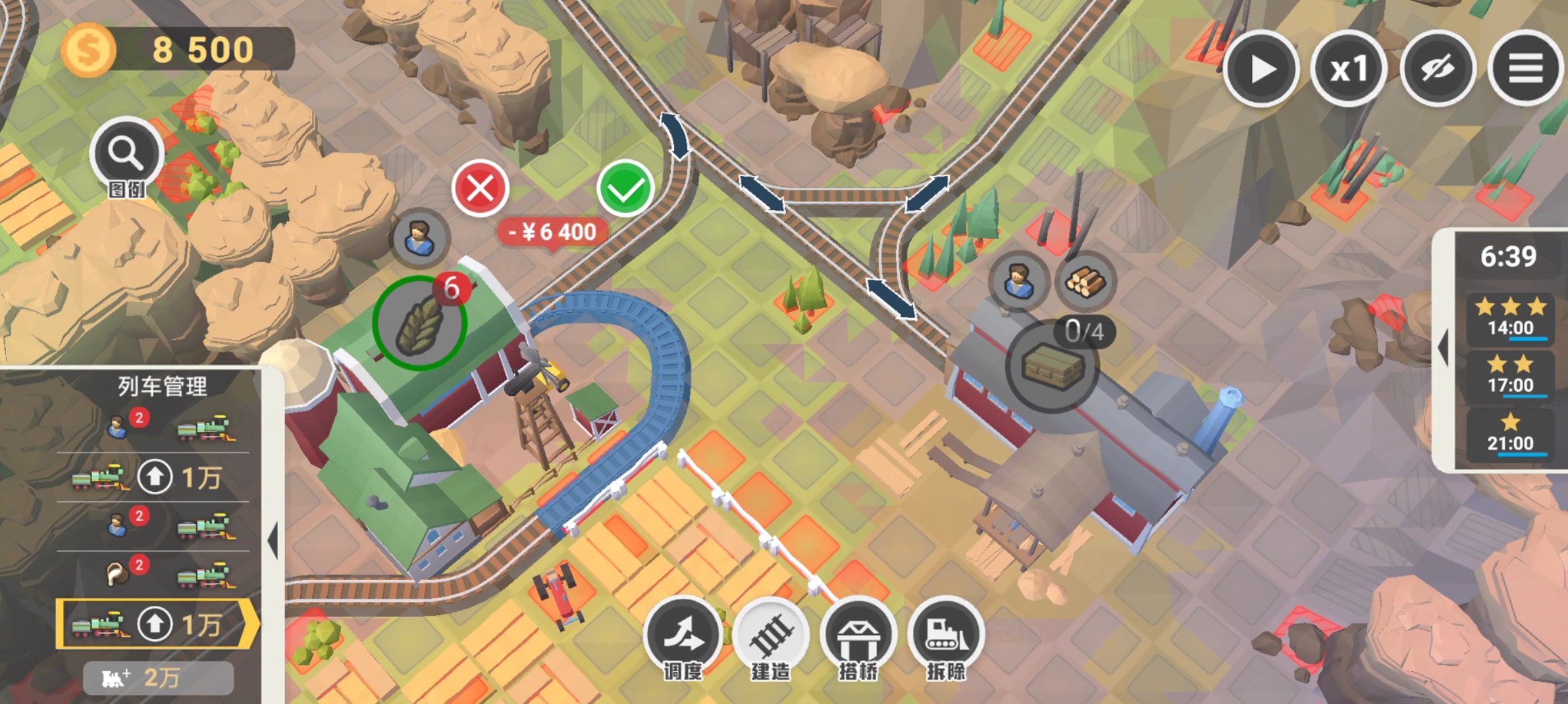Start the simulation with the play button
This screenshot has height=704, width=1568.
click(1261, 69)
